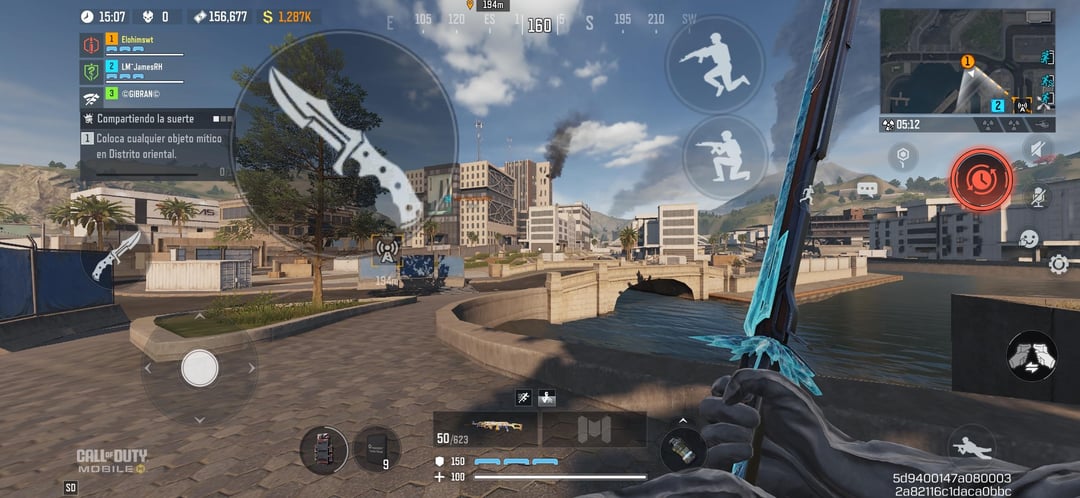Activate the red clock ability button
The width and height of the screenshot is (1080, 498).
click(981, 180)
